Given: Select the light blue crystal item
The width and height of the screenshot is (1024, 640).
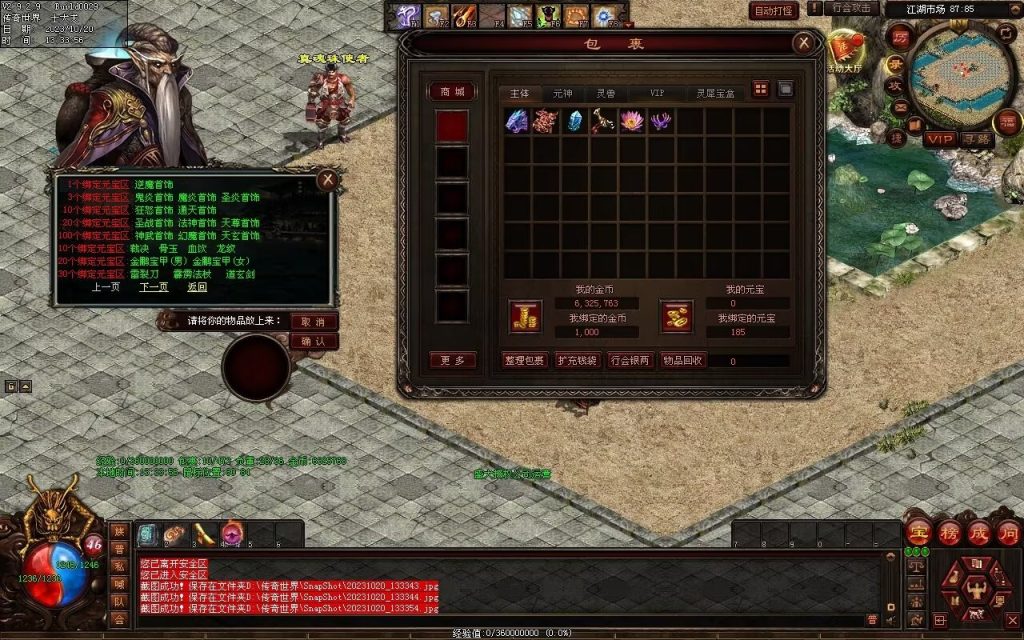Looking at the screenshot, I should pos(574,121).
